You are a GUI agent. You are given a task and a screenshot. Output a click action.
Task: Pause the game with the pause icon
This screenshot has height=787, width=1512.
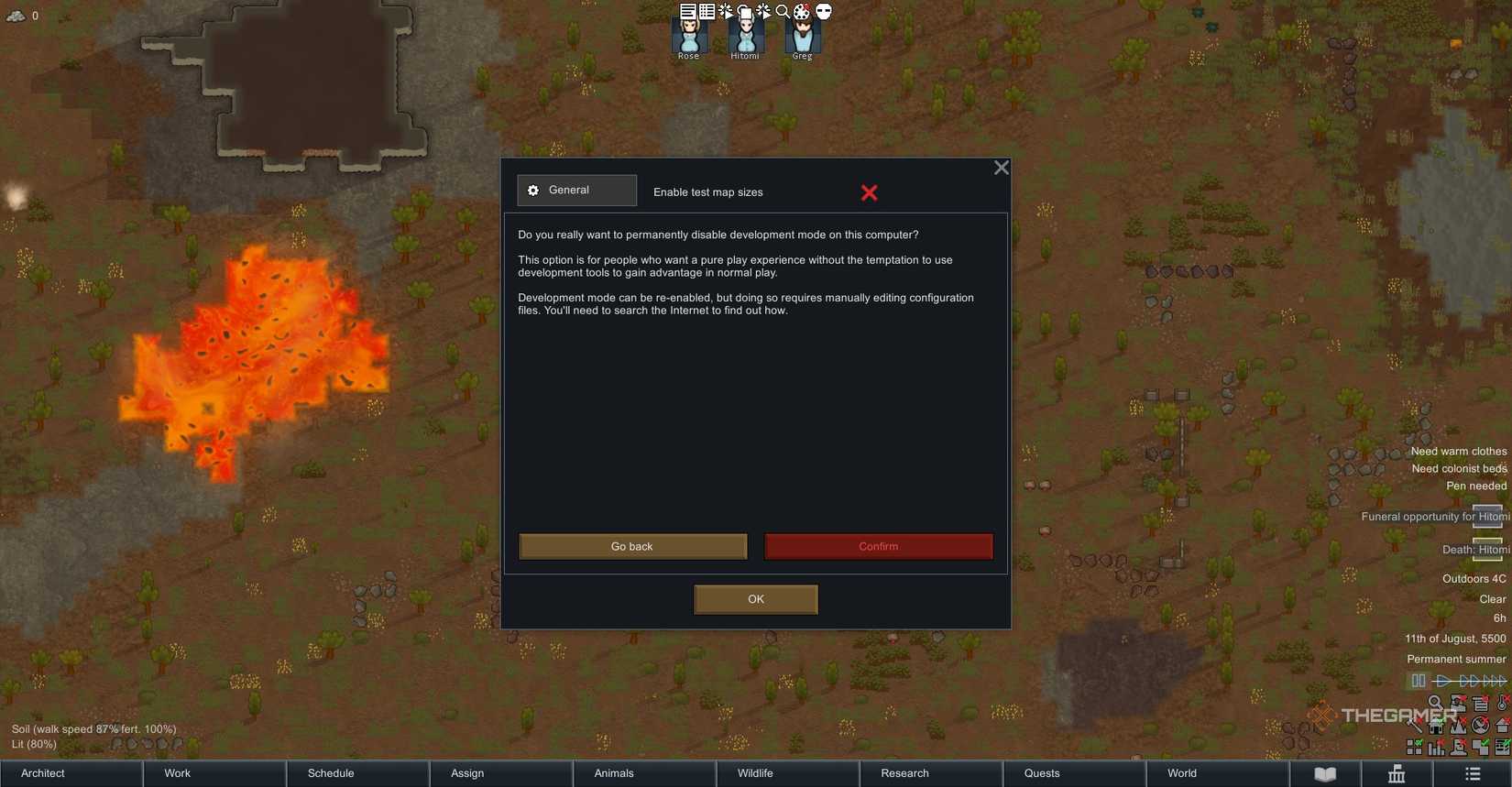tap(1419, 681)
